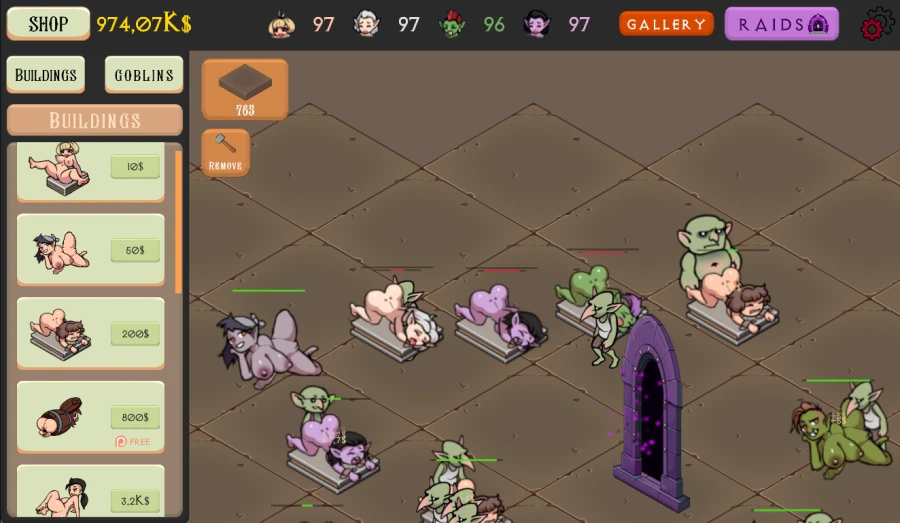Viewport: 900px width, 523px height.
Task: Switch to the Buildings tab
Action: [45, 75]
